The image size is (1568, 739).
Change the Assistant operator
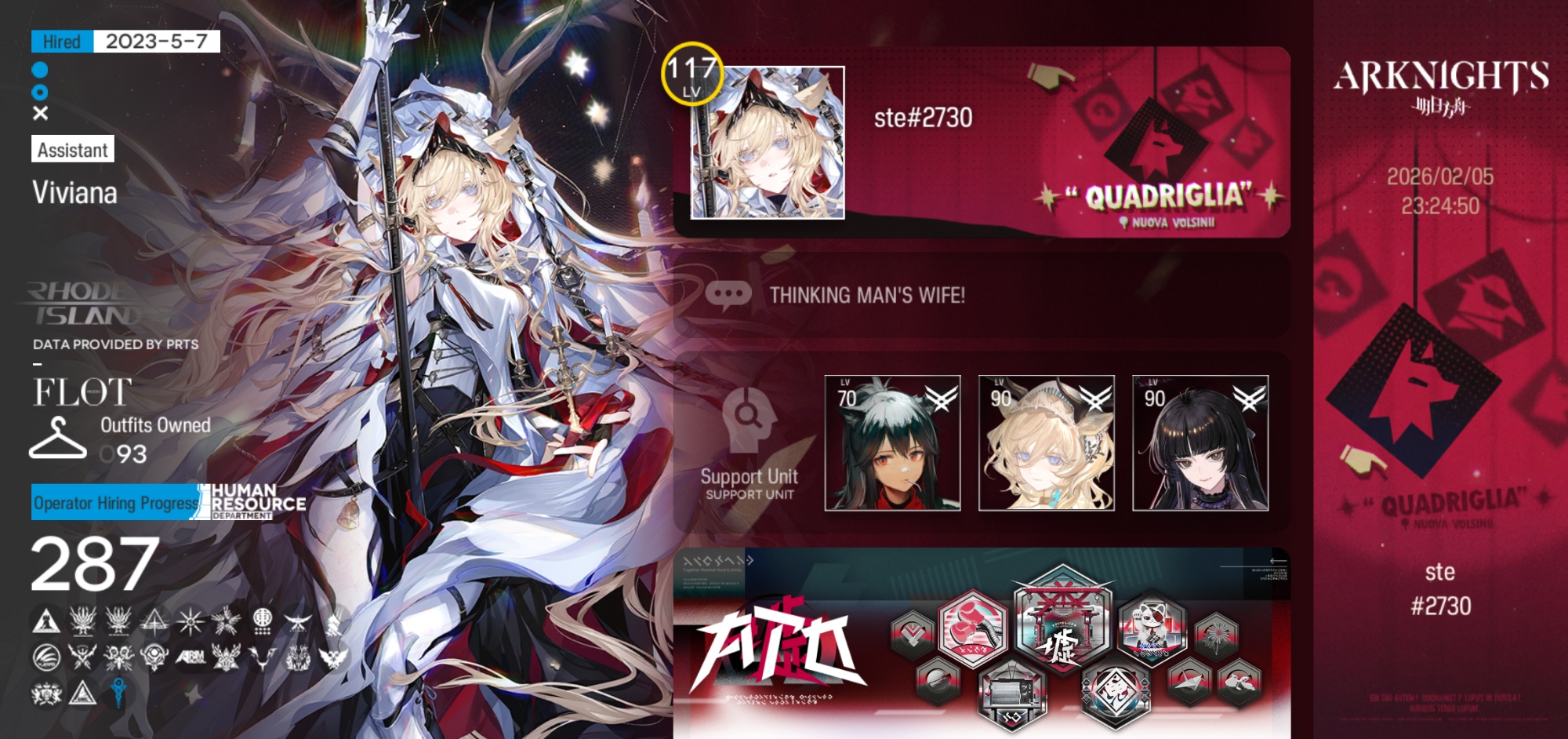(73, 149)
